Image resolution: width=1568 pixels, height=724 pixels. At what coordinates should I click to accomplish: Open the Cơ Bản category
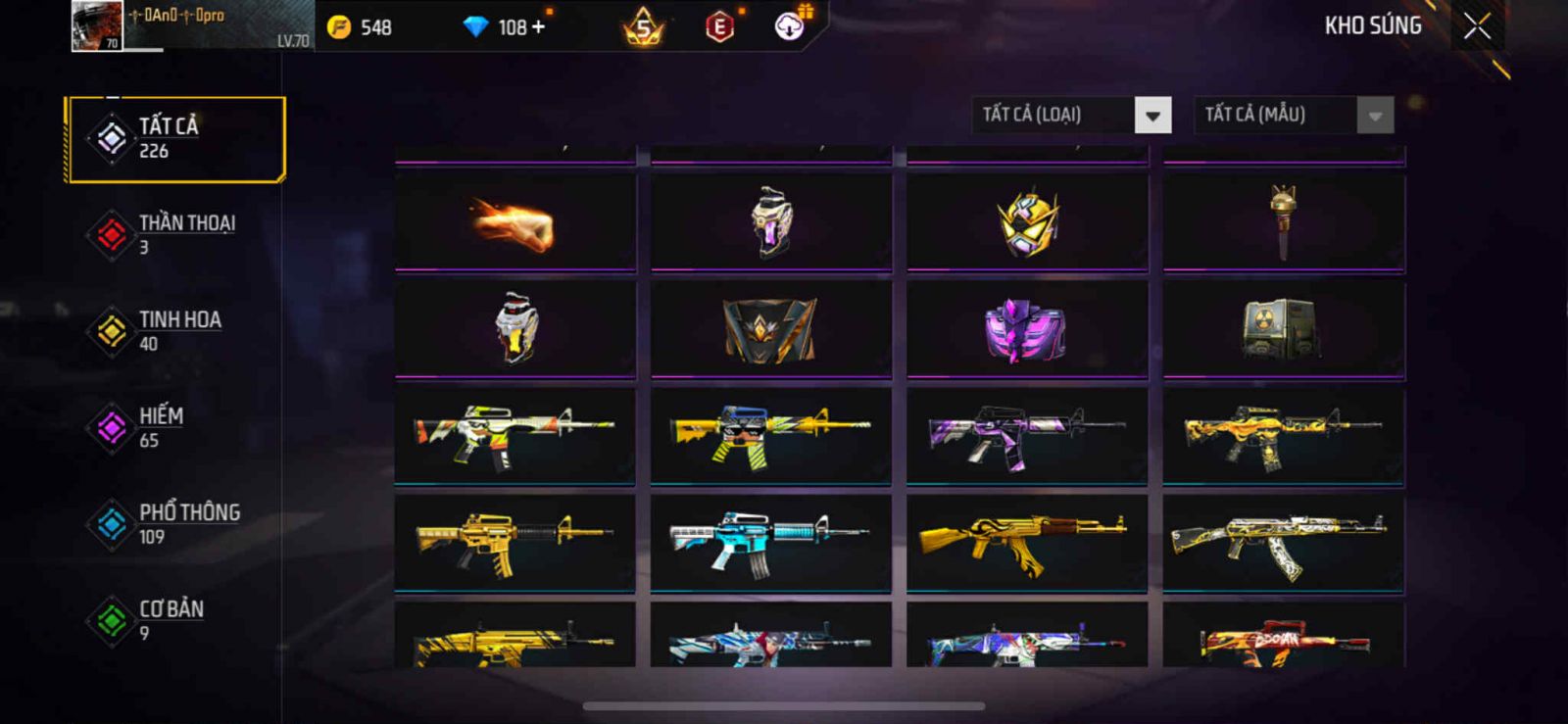point(175,620)
